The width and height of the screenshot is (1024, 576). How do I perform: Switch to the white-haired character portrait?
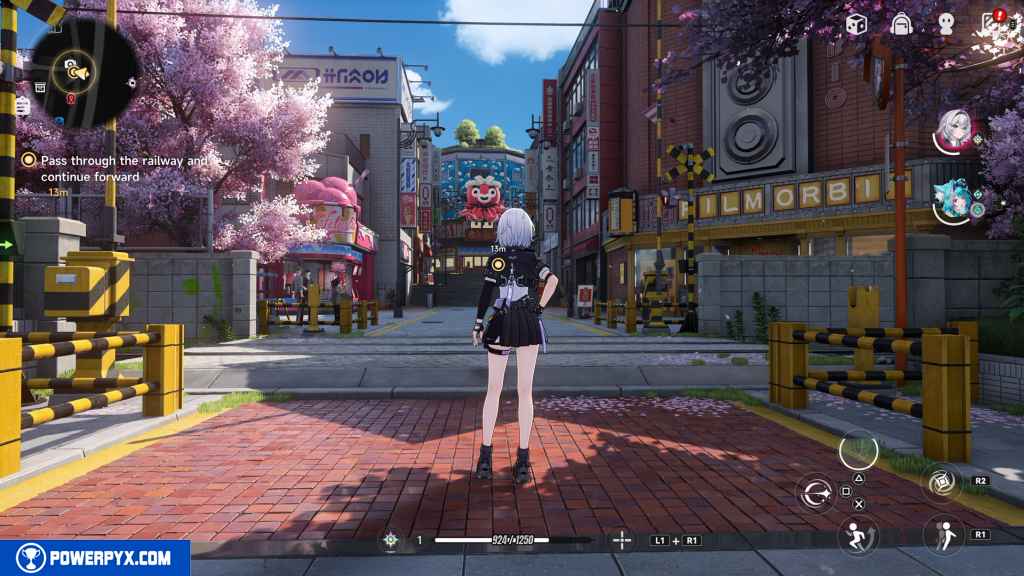[x=957, y=129]
